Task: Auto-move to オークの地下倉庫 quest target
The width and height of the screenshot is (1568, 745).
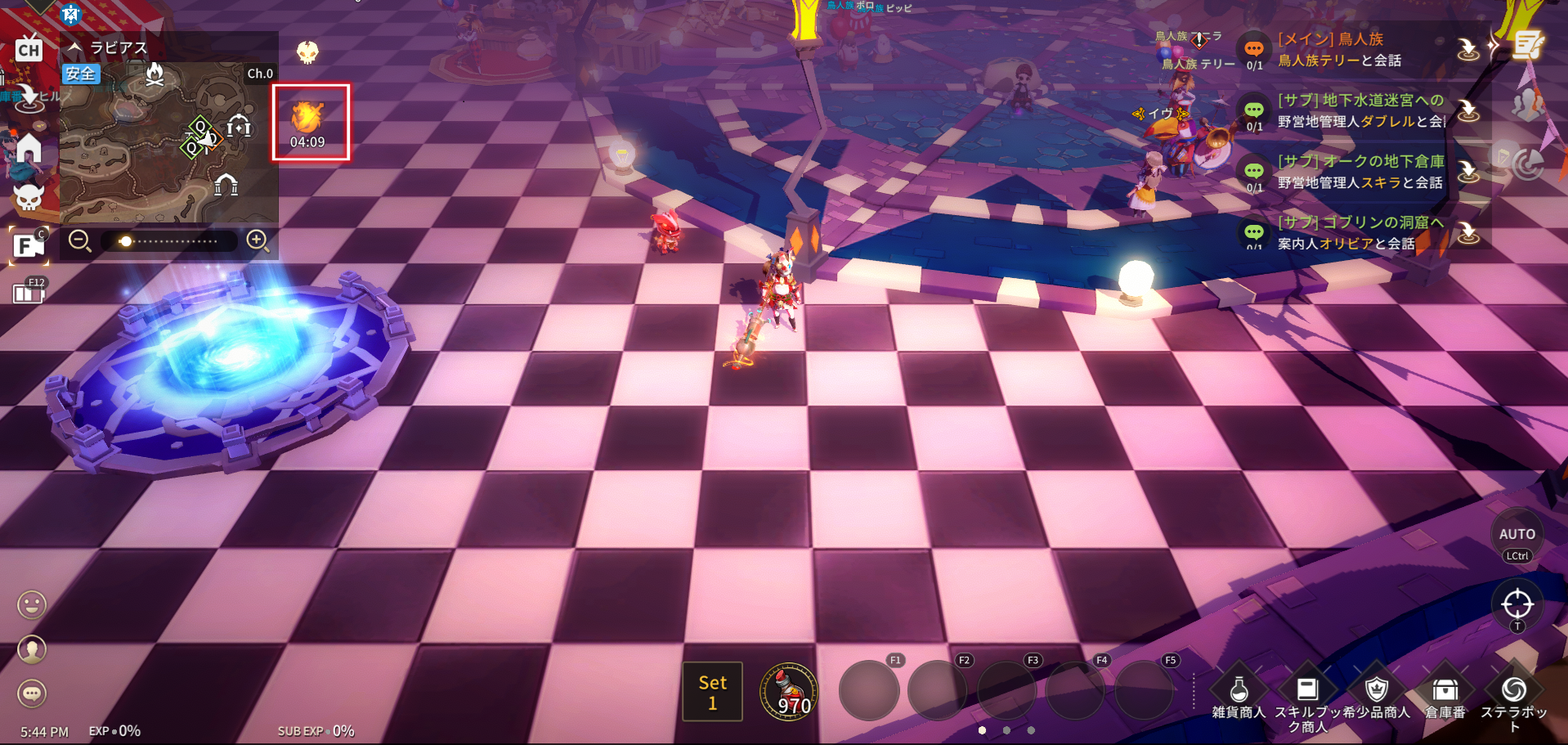Action: 1468,173
